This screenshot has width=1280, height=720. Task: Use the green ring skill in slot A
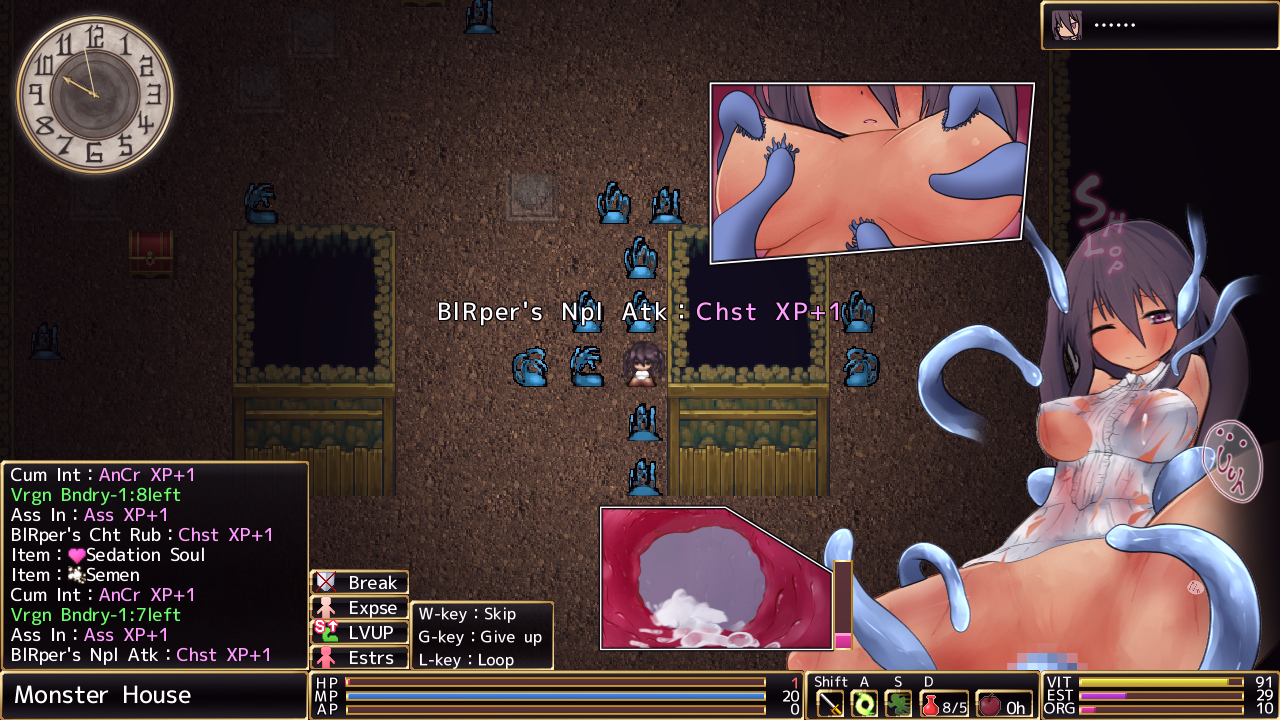click(x=864, y=704)
